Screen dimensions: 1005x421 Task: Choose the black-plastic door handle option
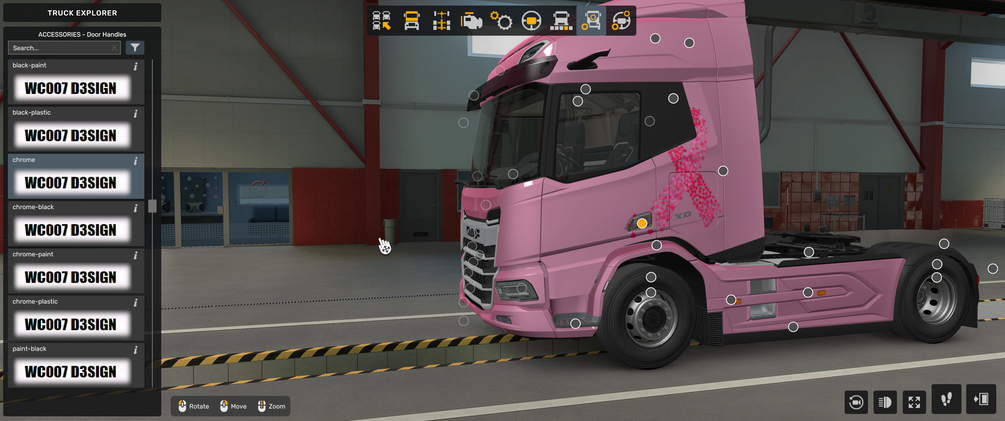pyautogui.click(x=70, y=135)
